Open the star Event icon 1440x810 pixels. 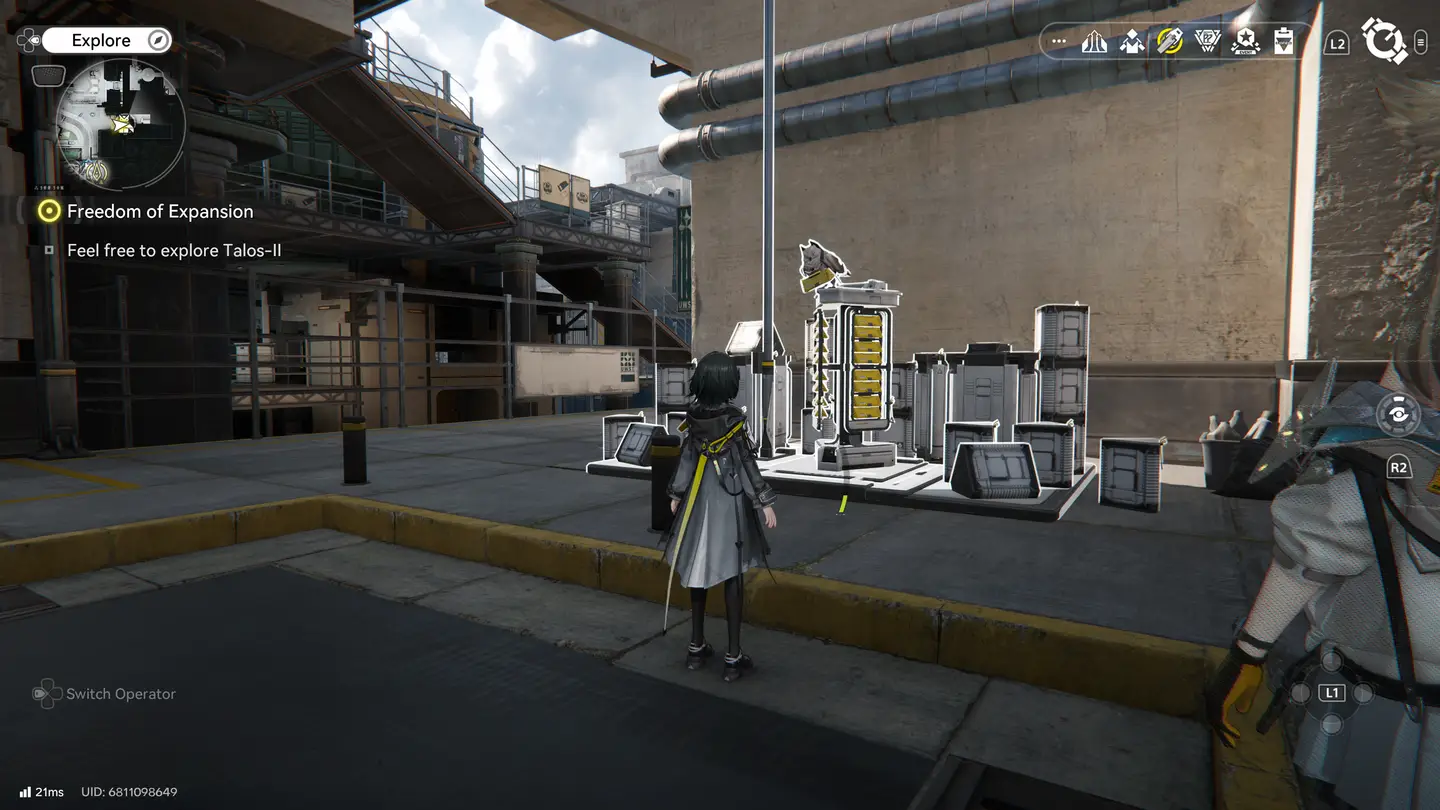[1245, 42]
